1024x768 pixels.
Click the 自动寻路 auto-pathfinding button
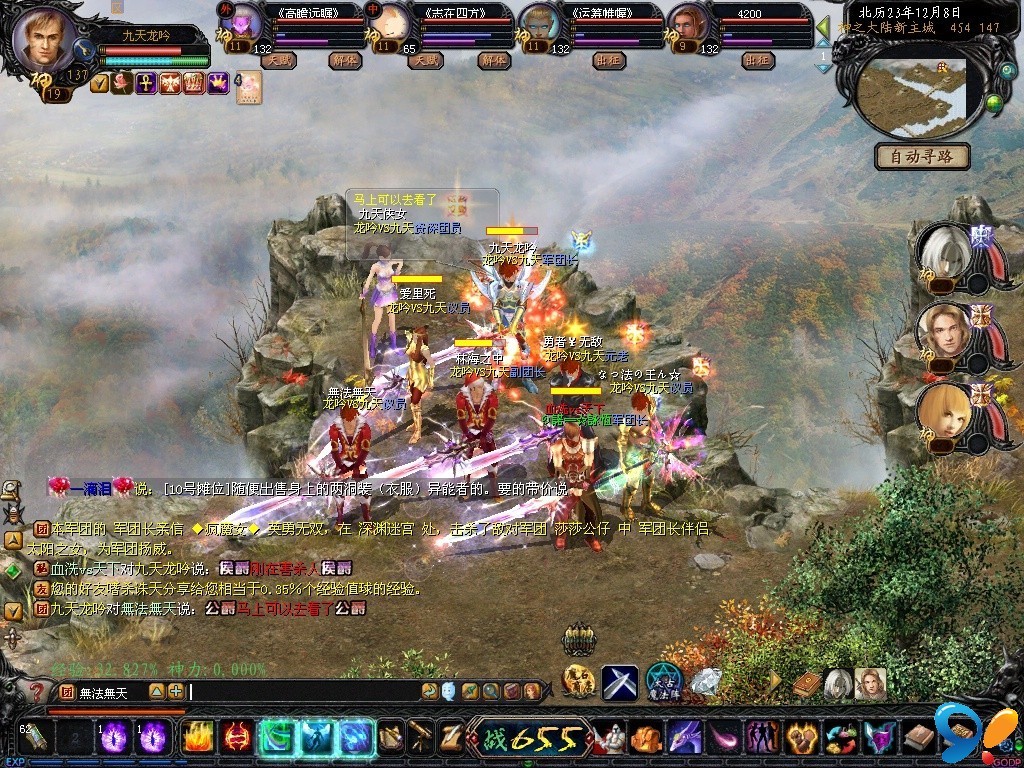click(922, 156)
